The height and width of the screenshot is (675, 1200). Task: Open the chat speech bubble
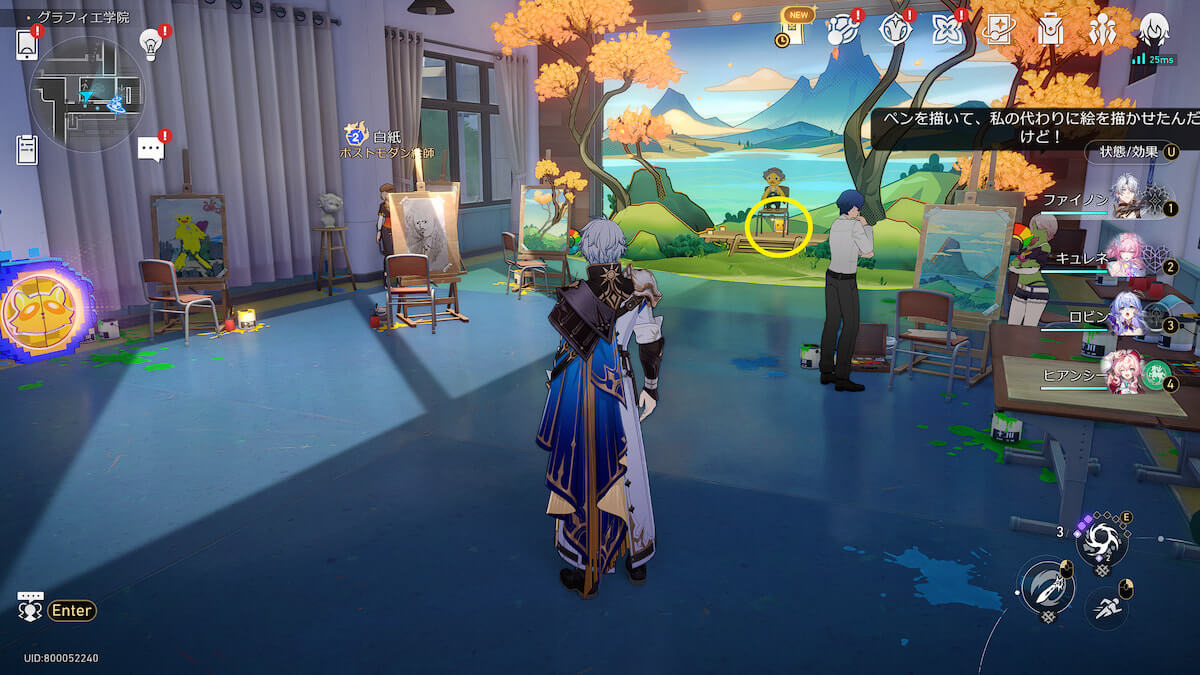[x=150, y=149]
